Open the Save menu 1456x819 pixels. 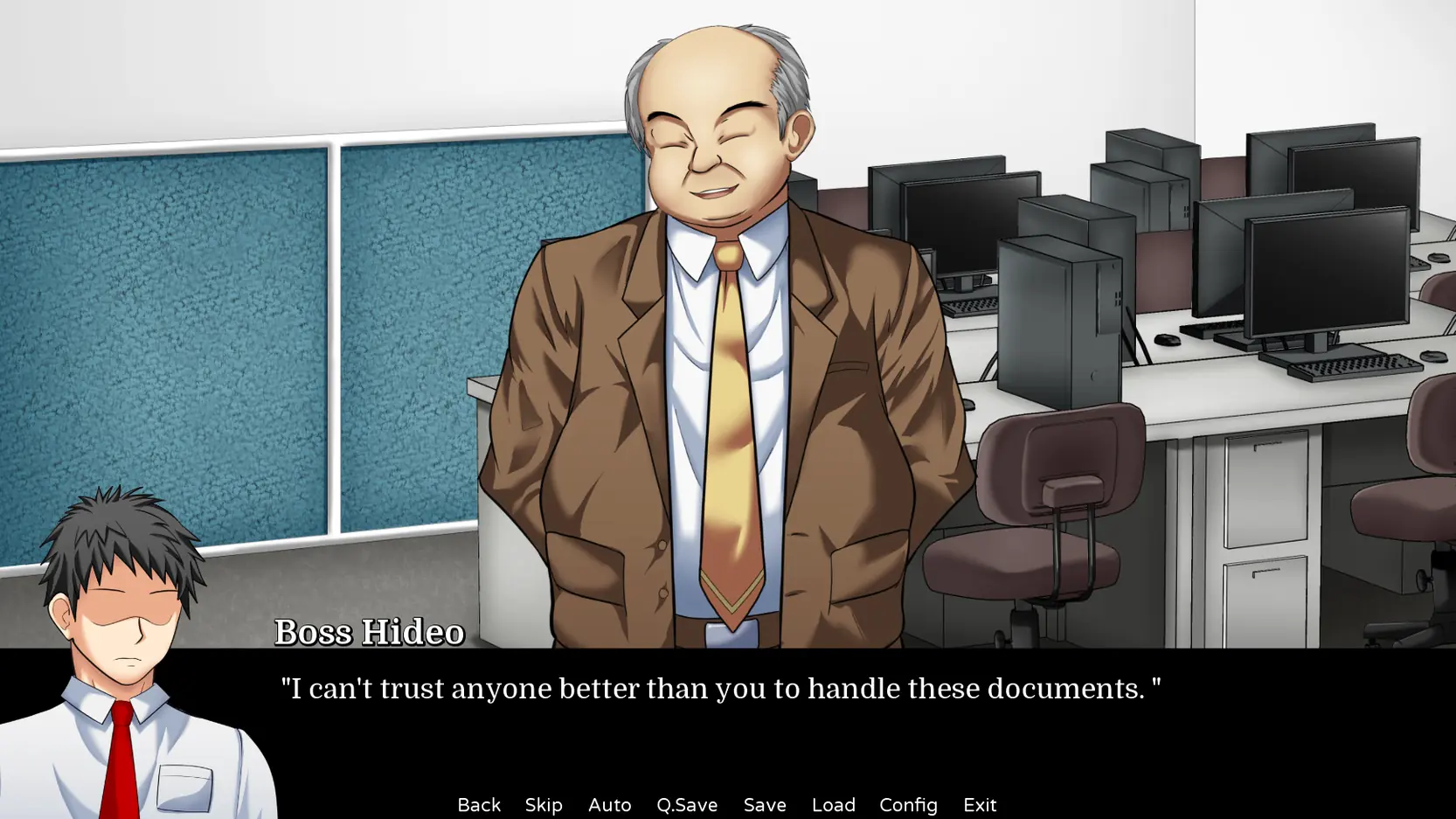point(765,804)
